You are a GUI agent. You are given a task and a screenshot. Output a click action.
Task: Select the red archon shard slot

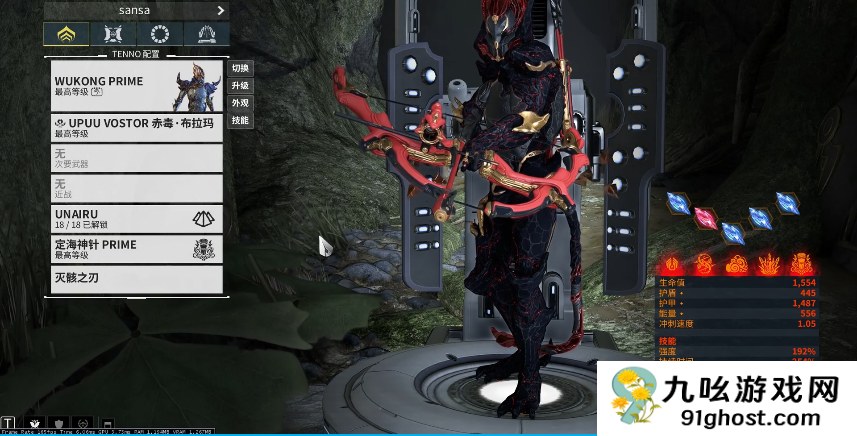pos(706,217)
